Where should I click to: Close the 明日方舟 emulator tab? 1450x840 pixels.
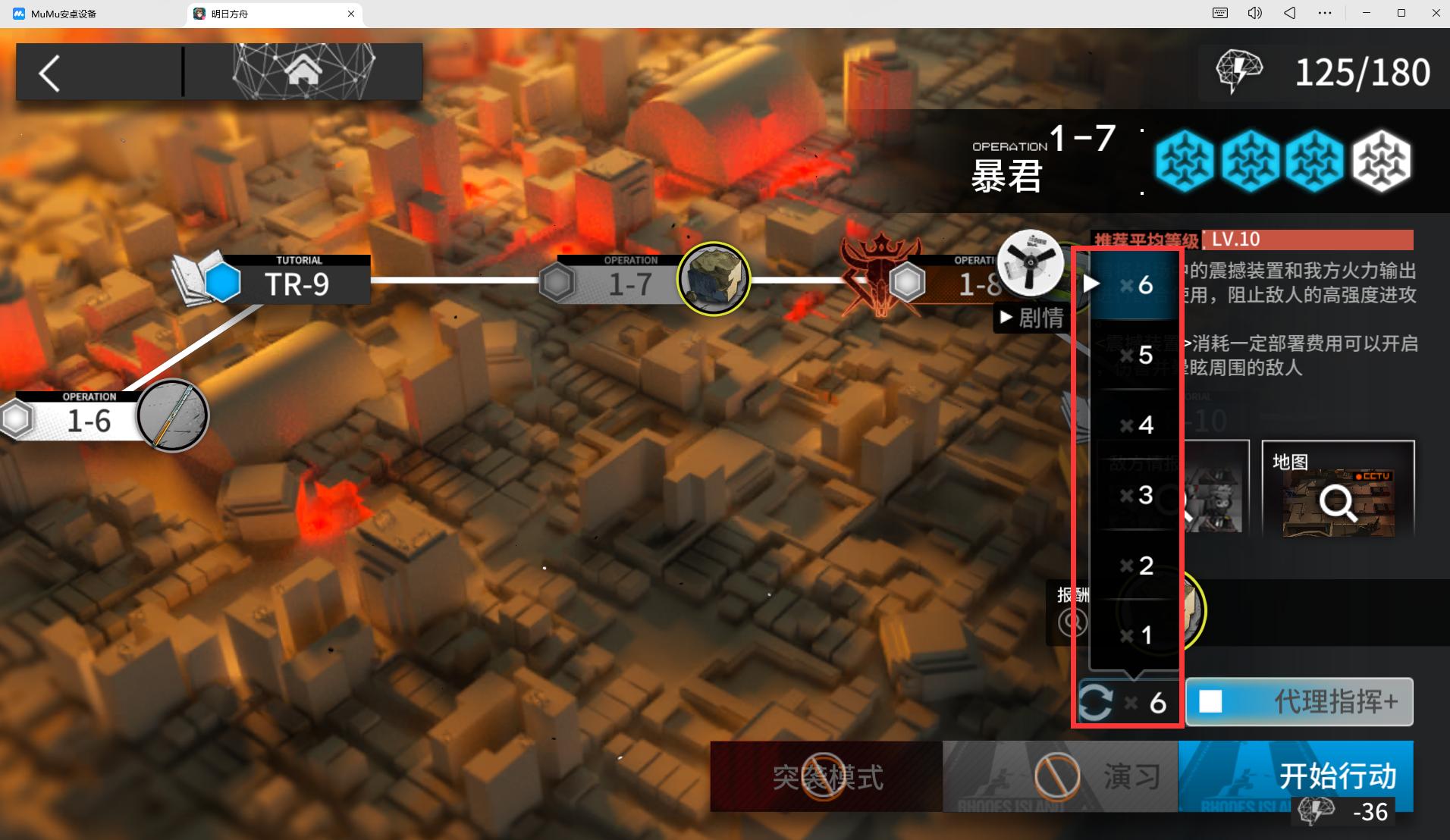point(351,14)
